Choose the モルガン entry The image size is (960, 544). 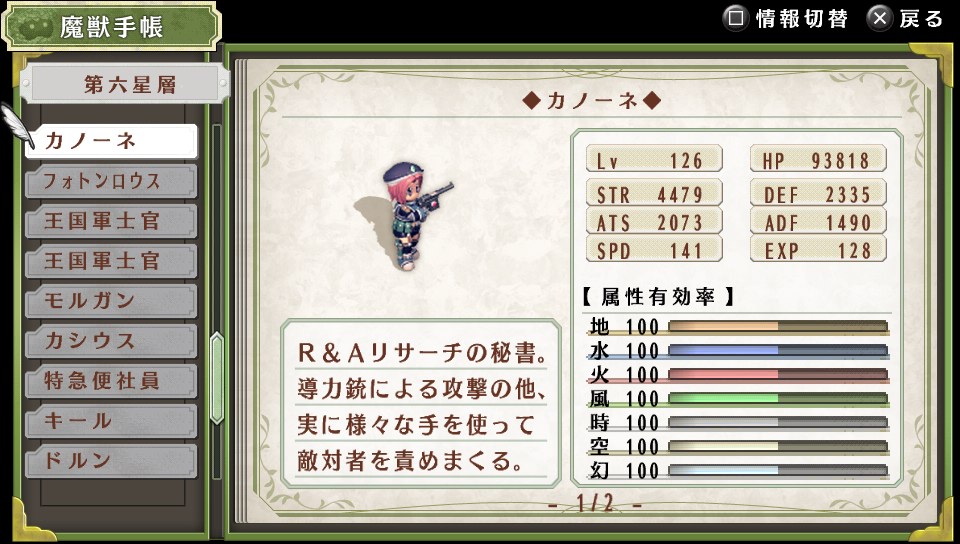(111, 301)
